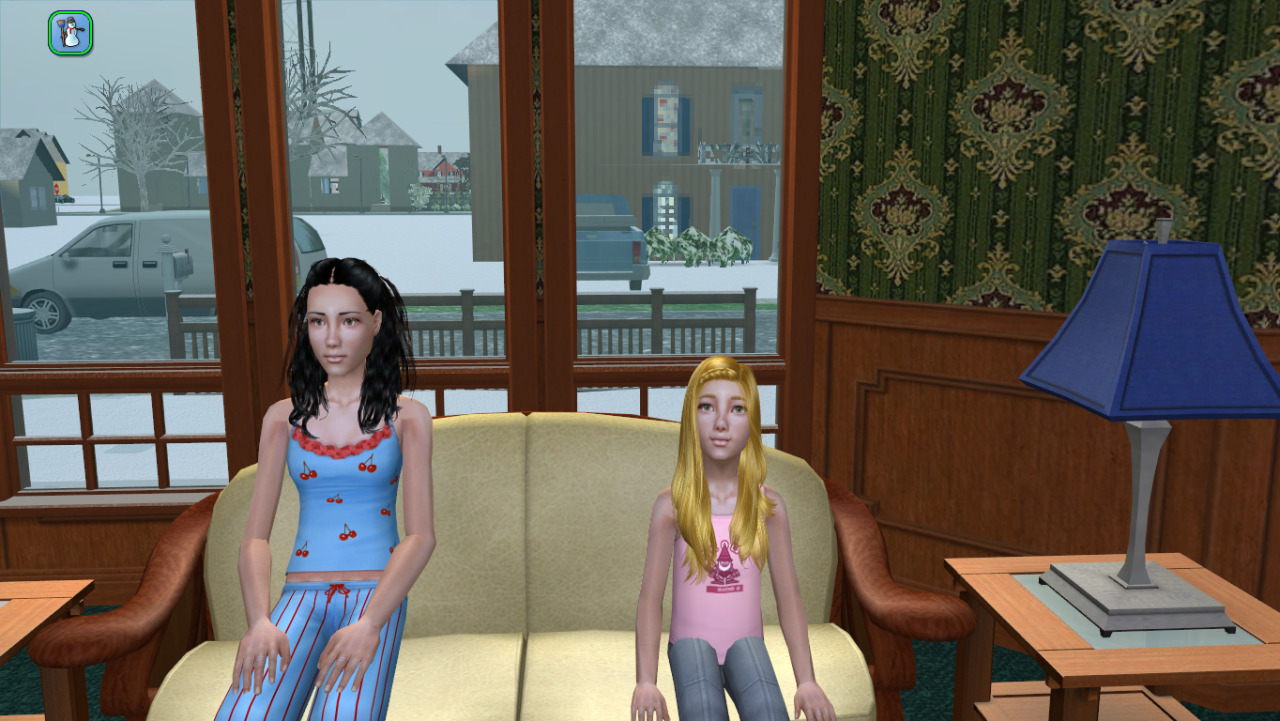The width and height of the screenshot is (1280, 721).
Task: Click the snowman winter season icon
Action: (x=70, y=33)
